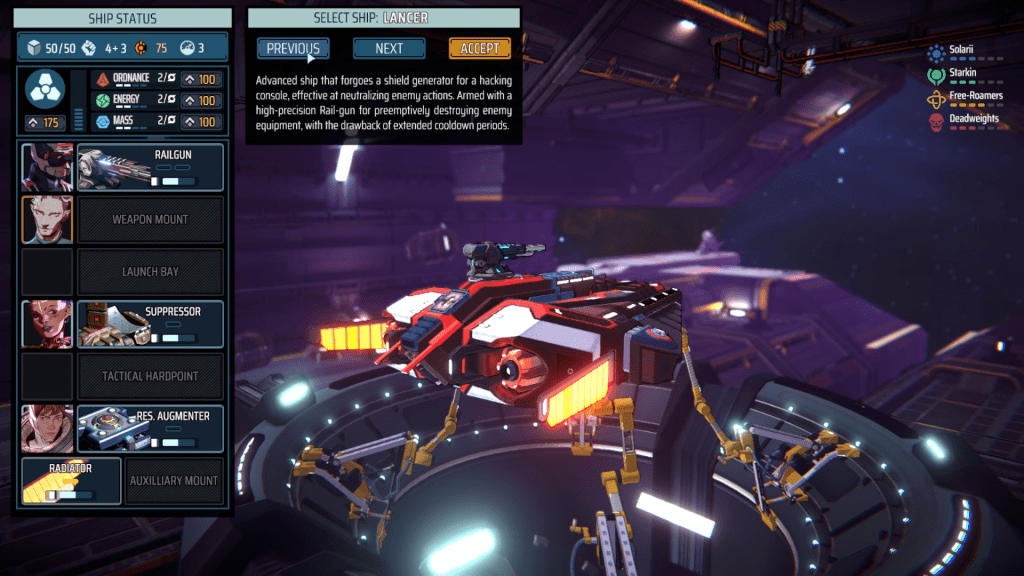Select the Solarii faction entry
Screen dimensions: 1024x576
962,50
